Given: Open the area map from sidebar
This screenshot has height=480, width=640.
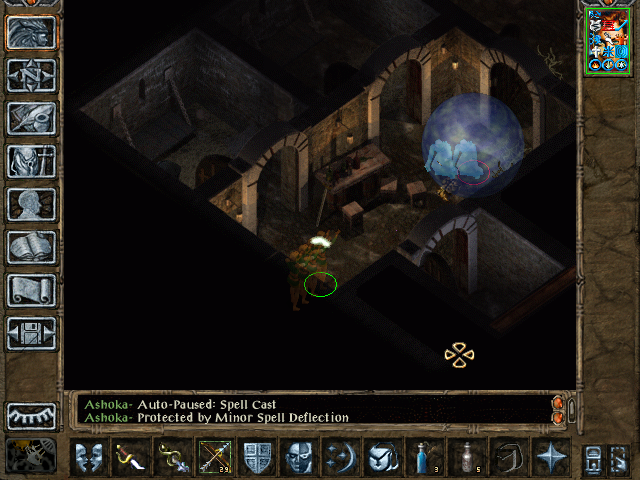Looking at the screenshot, I should point(32,76).
